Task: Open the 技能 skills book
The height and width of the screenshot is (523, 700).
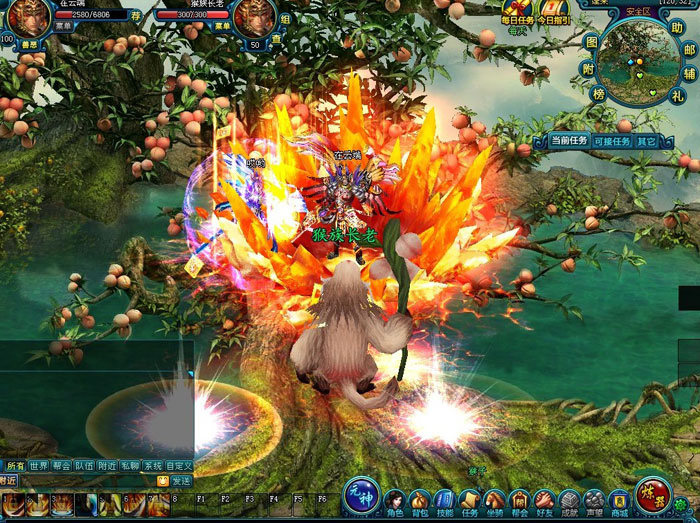Action: click(x=444, y=500)
